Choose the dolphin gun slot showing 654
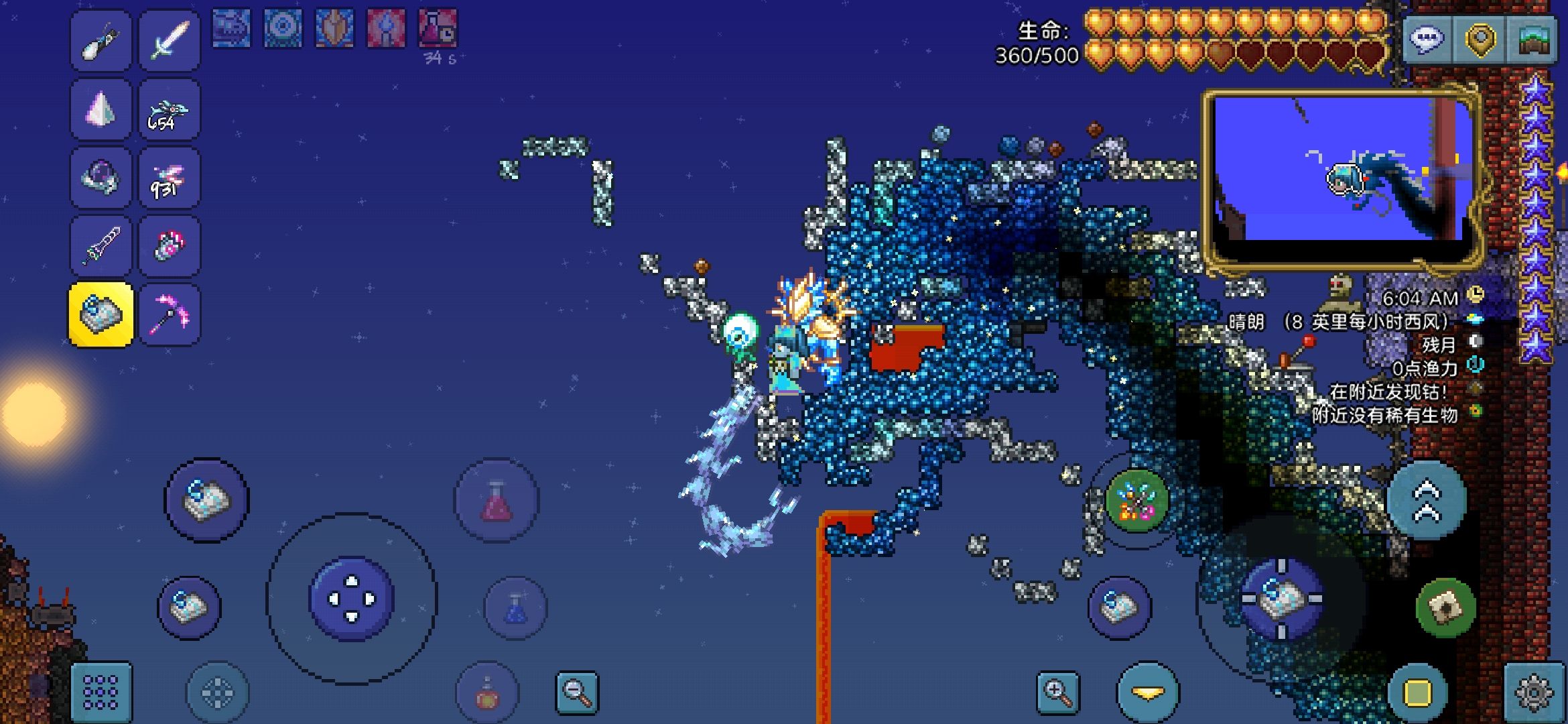This screenshot has width=1568, height=724. [170, 109]
